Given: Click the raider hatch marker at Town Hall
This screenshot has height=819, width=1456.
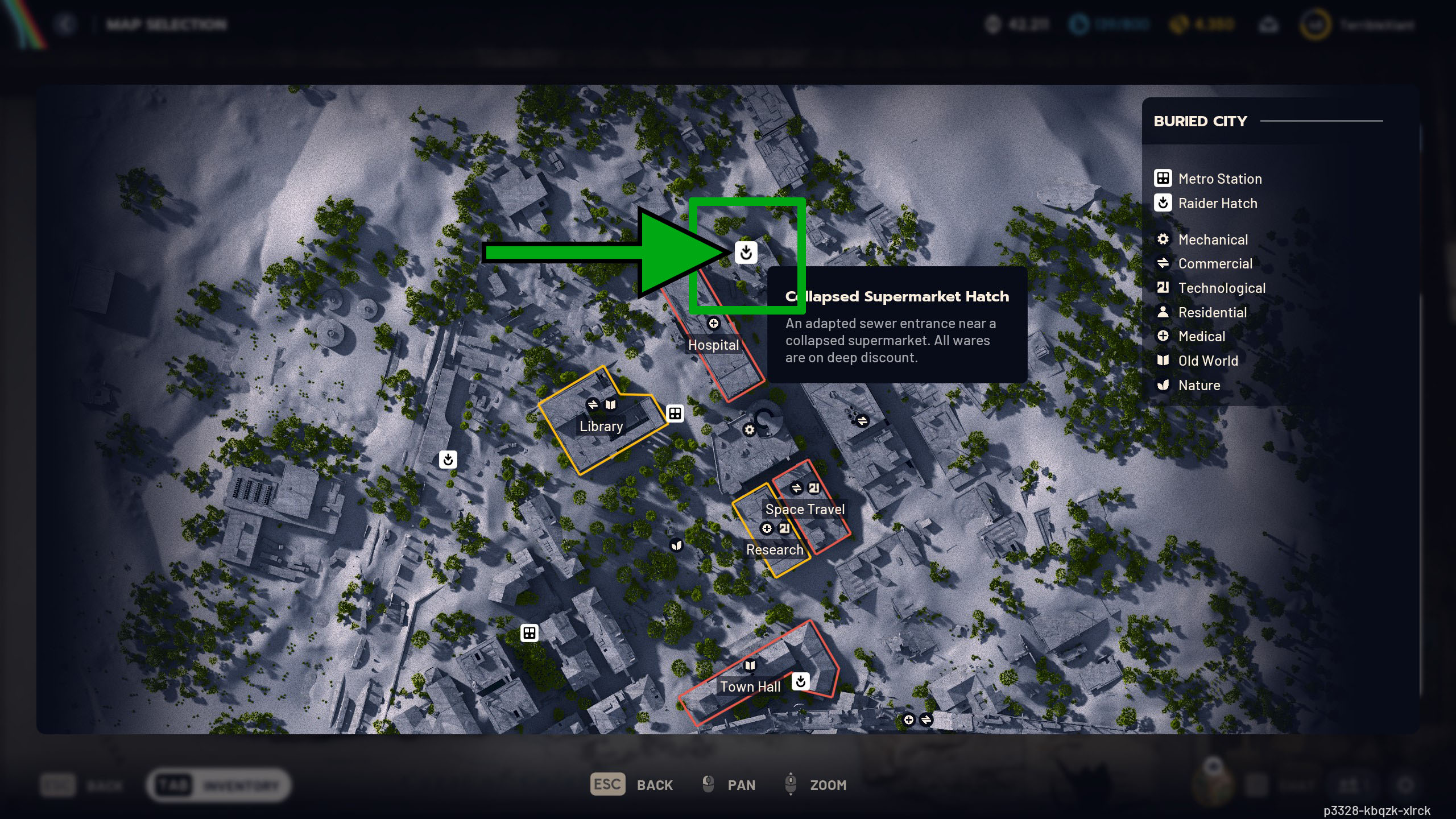Looking at the screenshot, I should pyautogui.click(x=800, y=681).
